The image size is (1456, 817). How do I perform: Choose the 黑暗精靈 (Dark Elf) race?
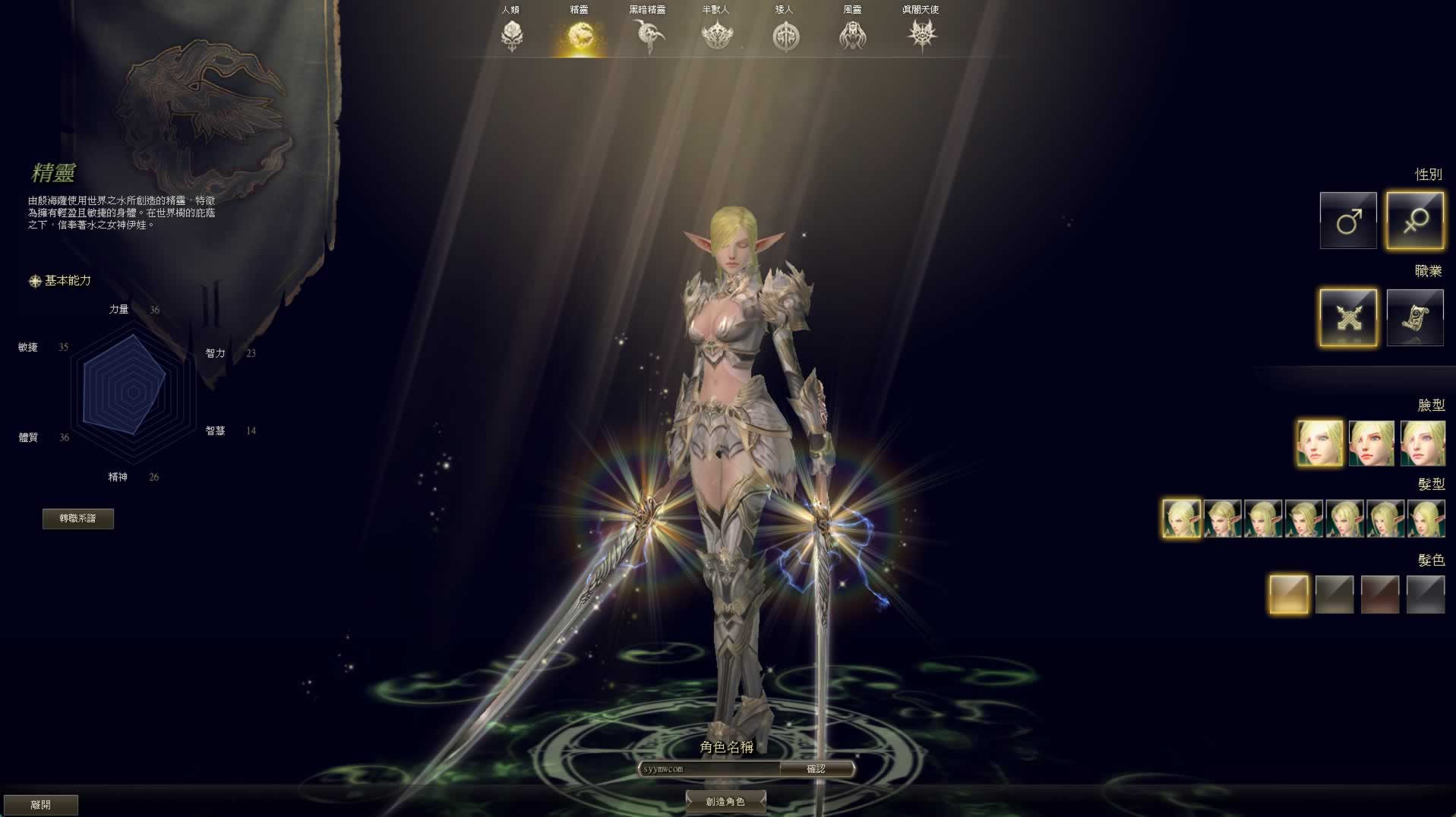tap(648, 33)
